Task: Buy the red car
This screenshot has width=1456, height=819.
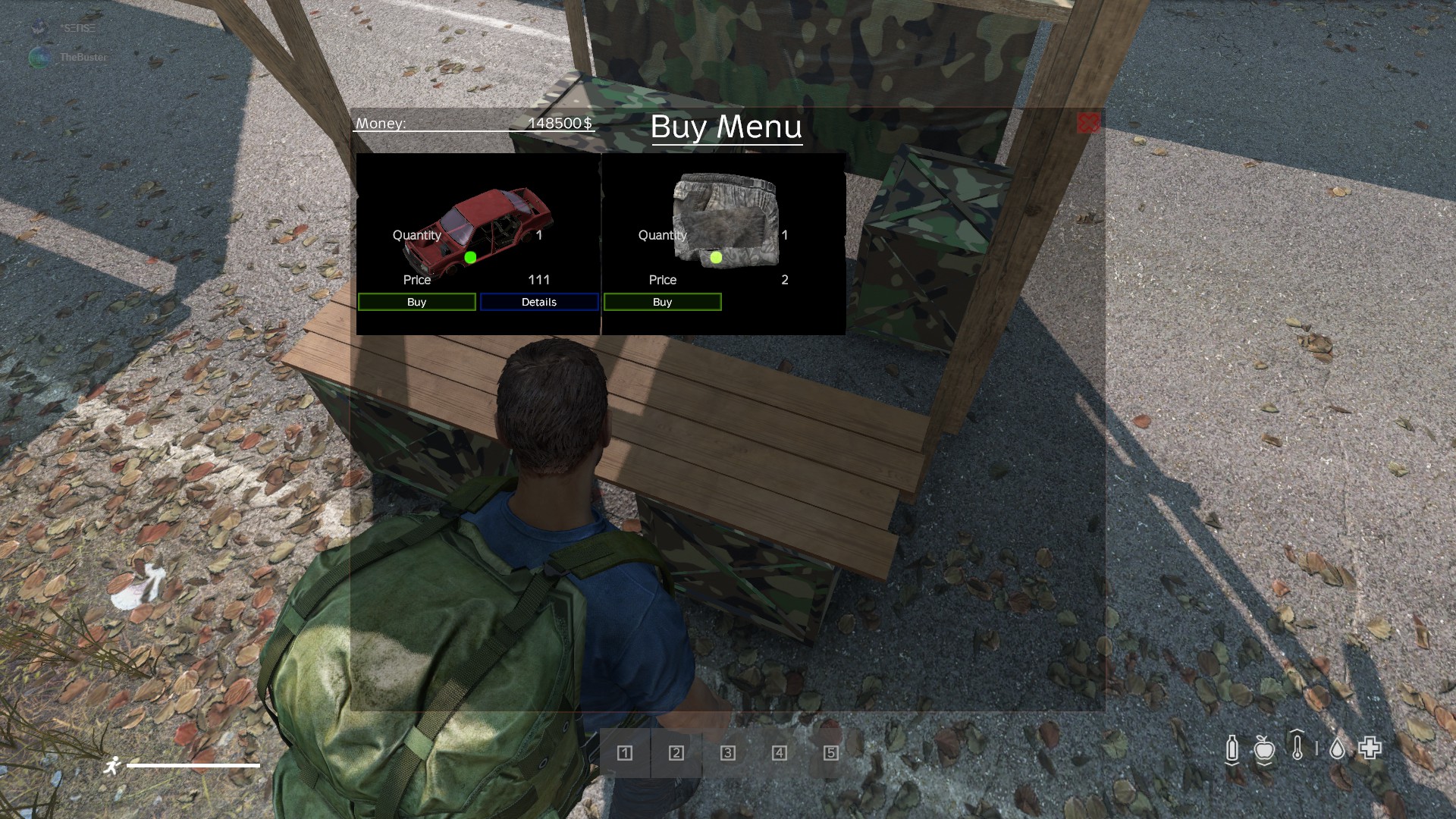Action: [416, 302]
